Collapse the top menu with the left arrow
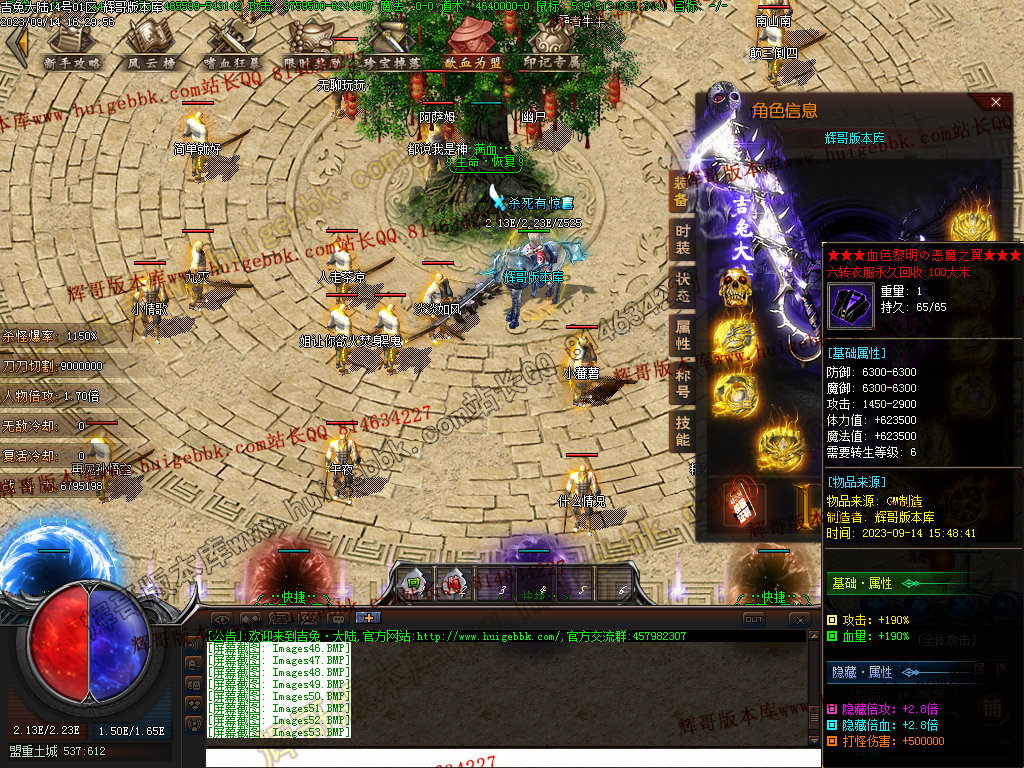Image resolution: width=1024 pixels, height=768 pixels. pos(17,43)
